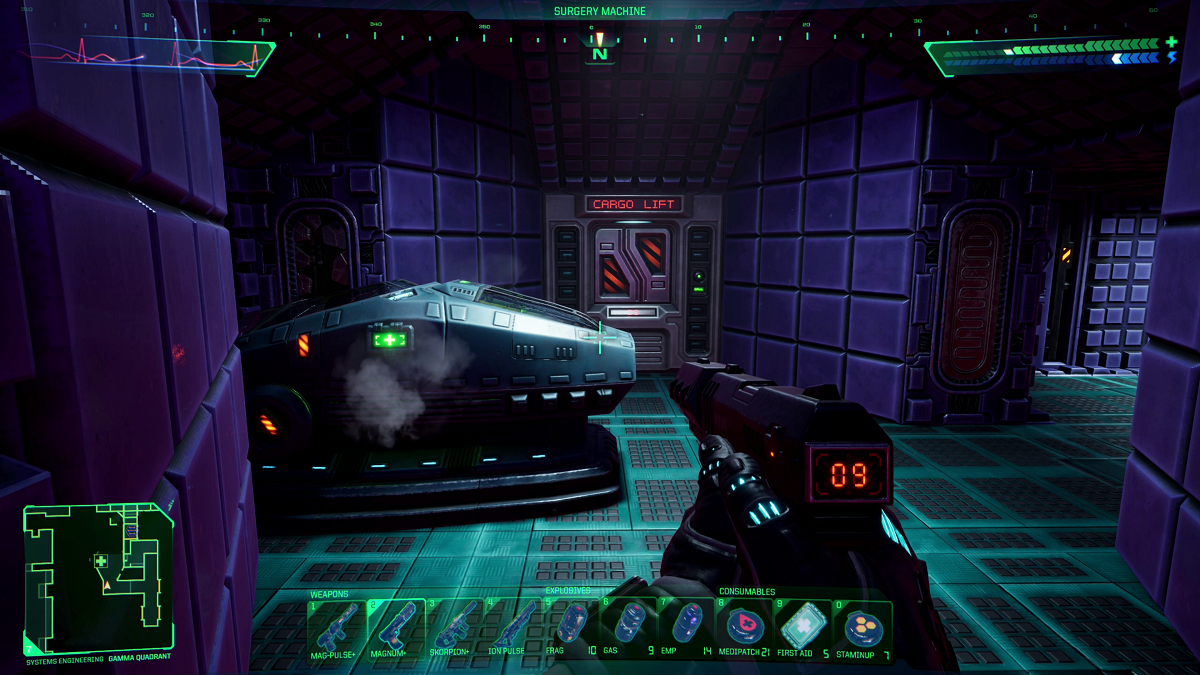
Task: Select the Mag-Pulse weapon slot
Action: (x=336, y=627)
